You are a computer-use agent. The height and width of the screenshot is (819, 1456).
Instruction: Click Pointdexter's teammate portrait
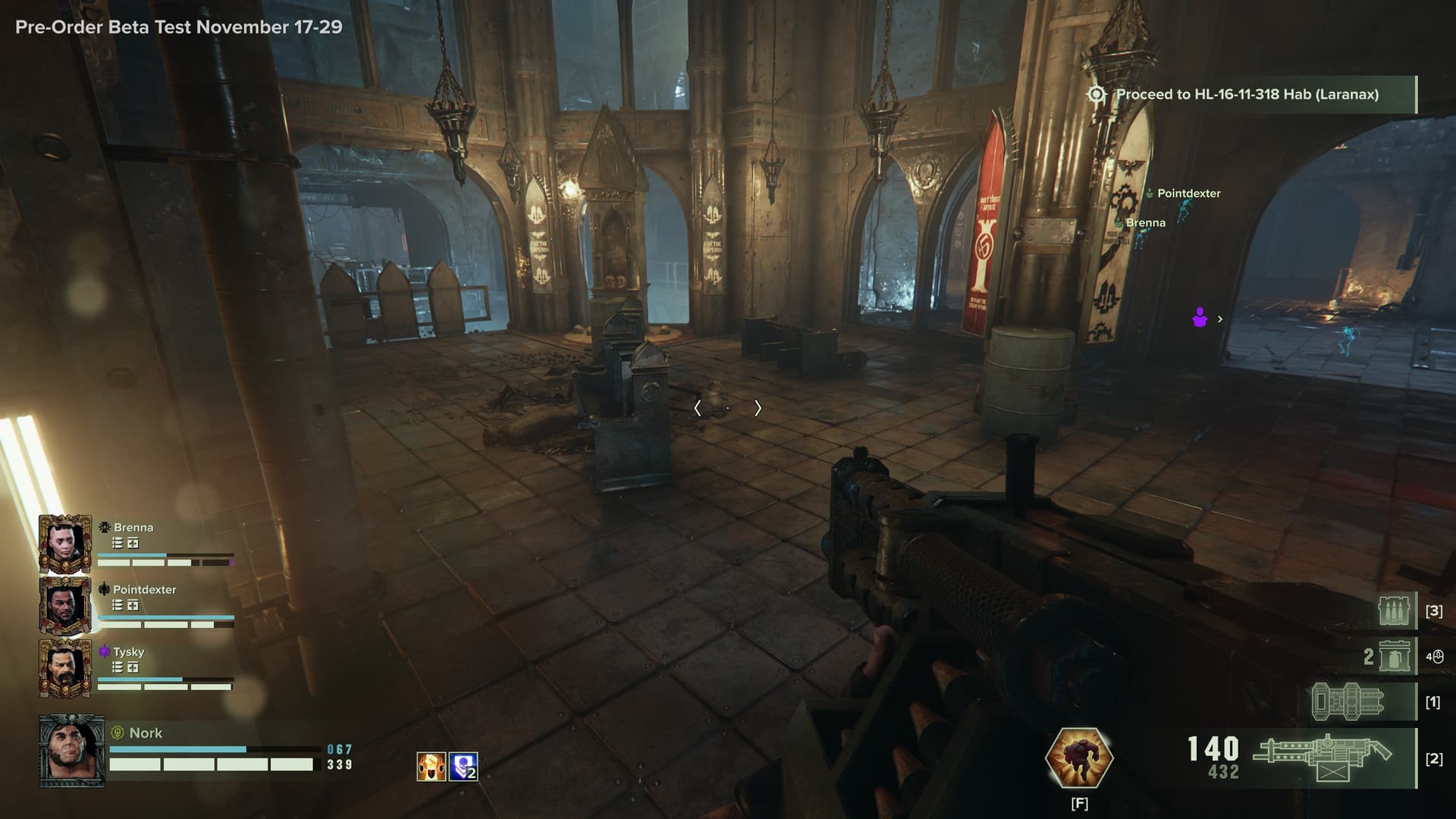pyautogui.click(x=64, y=605)
